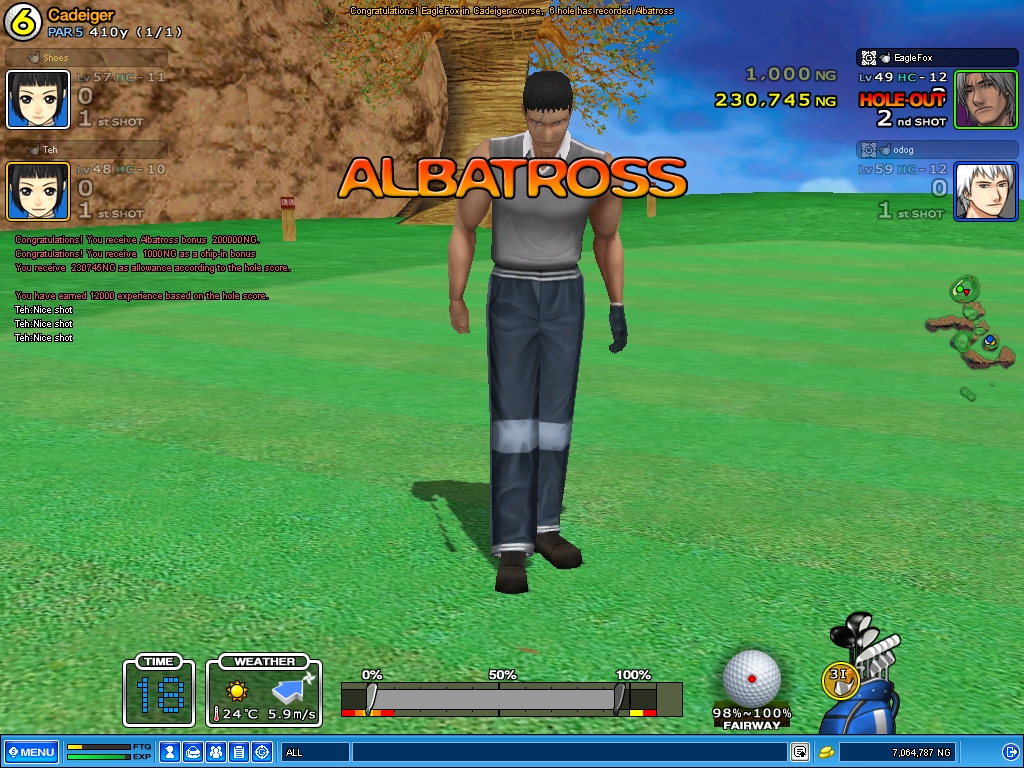Click the gold coins NG icon
Image resolution: width=1024 pixels, height=768 pixels.
827,751
